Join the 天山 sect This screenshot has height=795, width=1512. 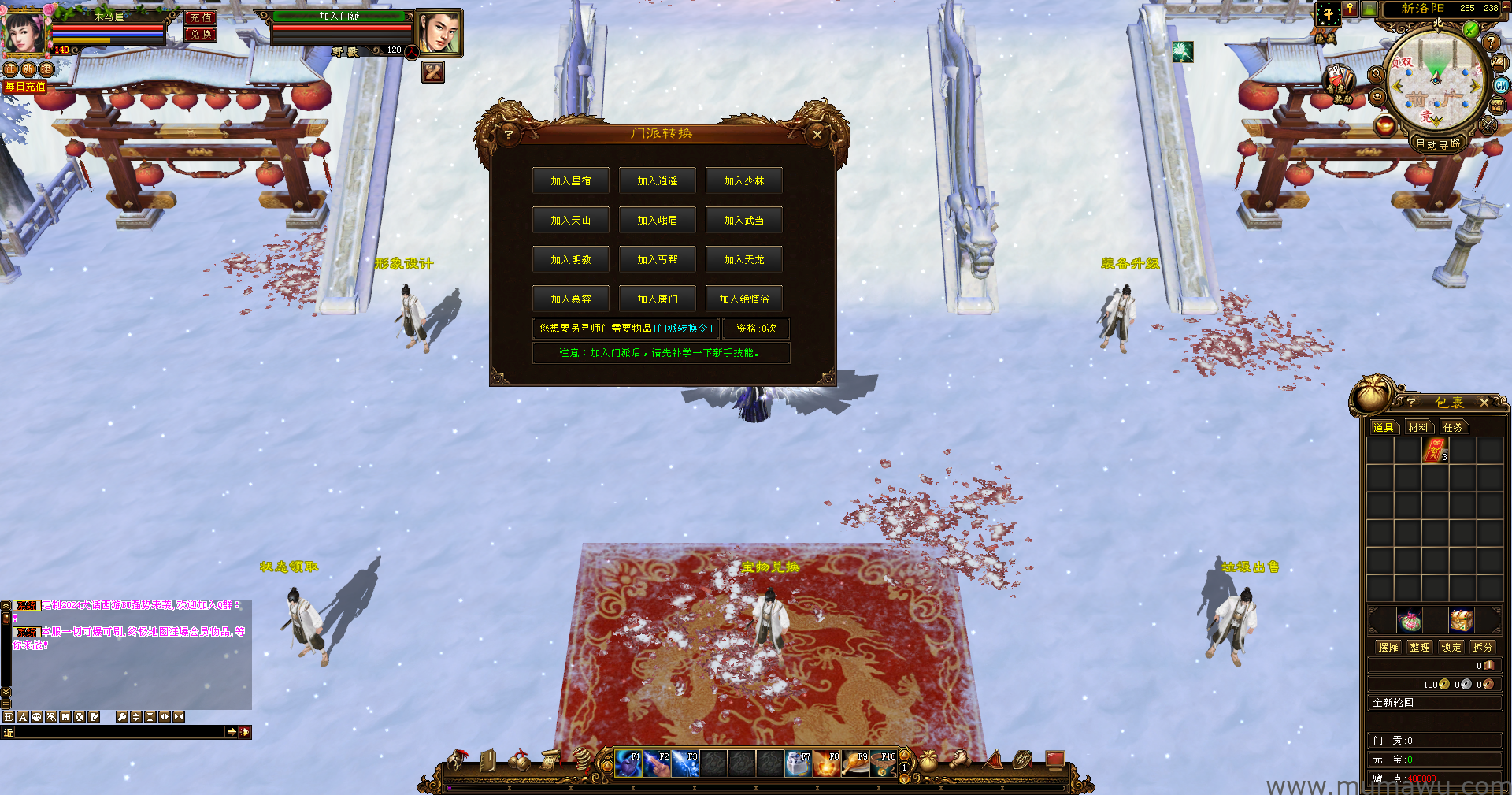(x=571, y=221)
